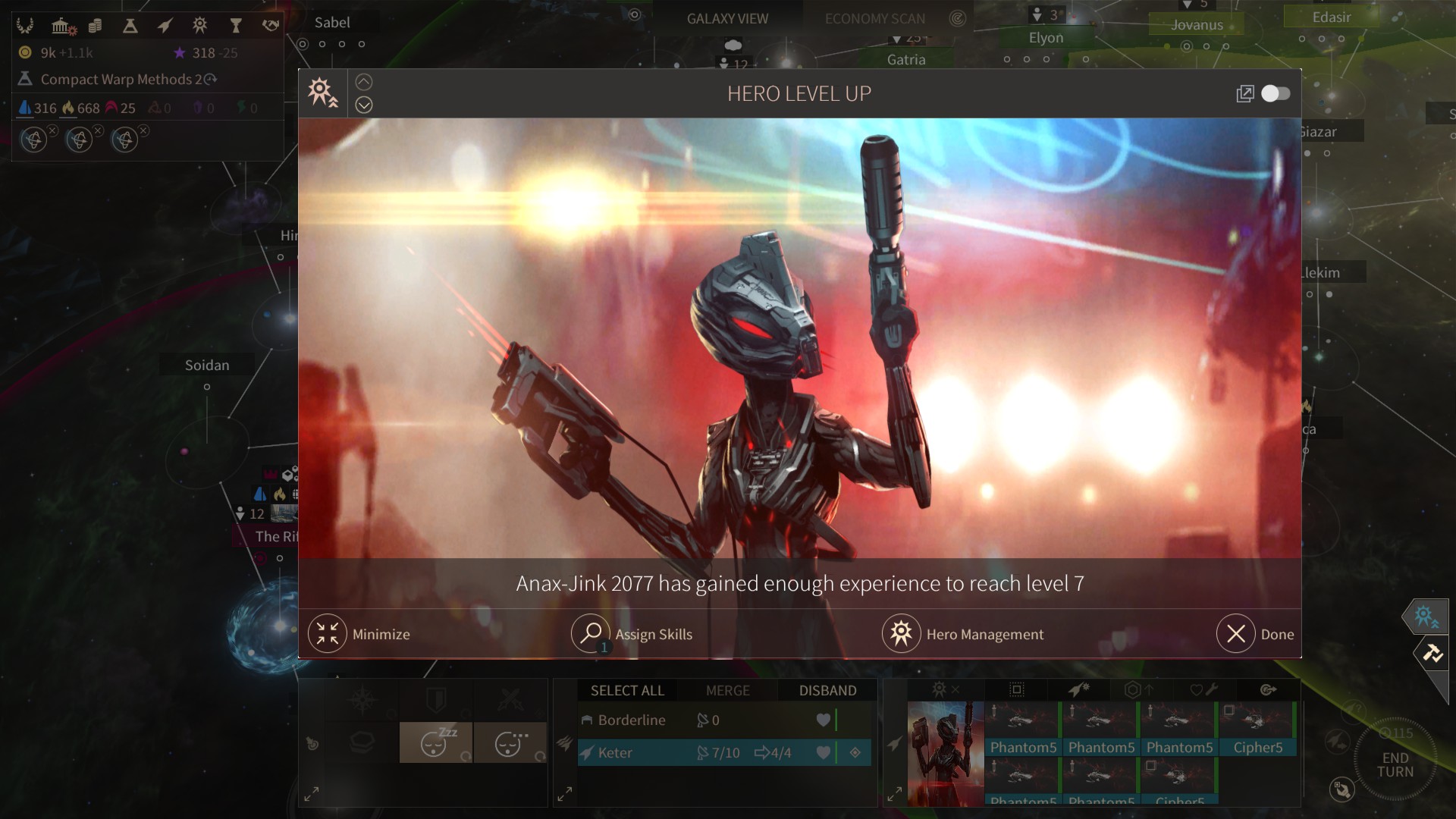Open the hero portrait in the fleet panel

pyautogui.click(x=946, y=753)
